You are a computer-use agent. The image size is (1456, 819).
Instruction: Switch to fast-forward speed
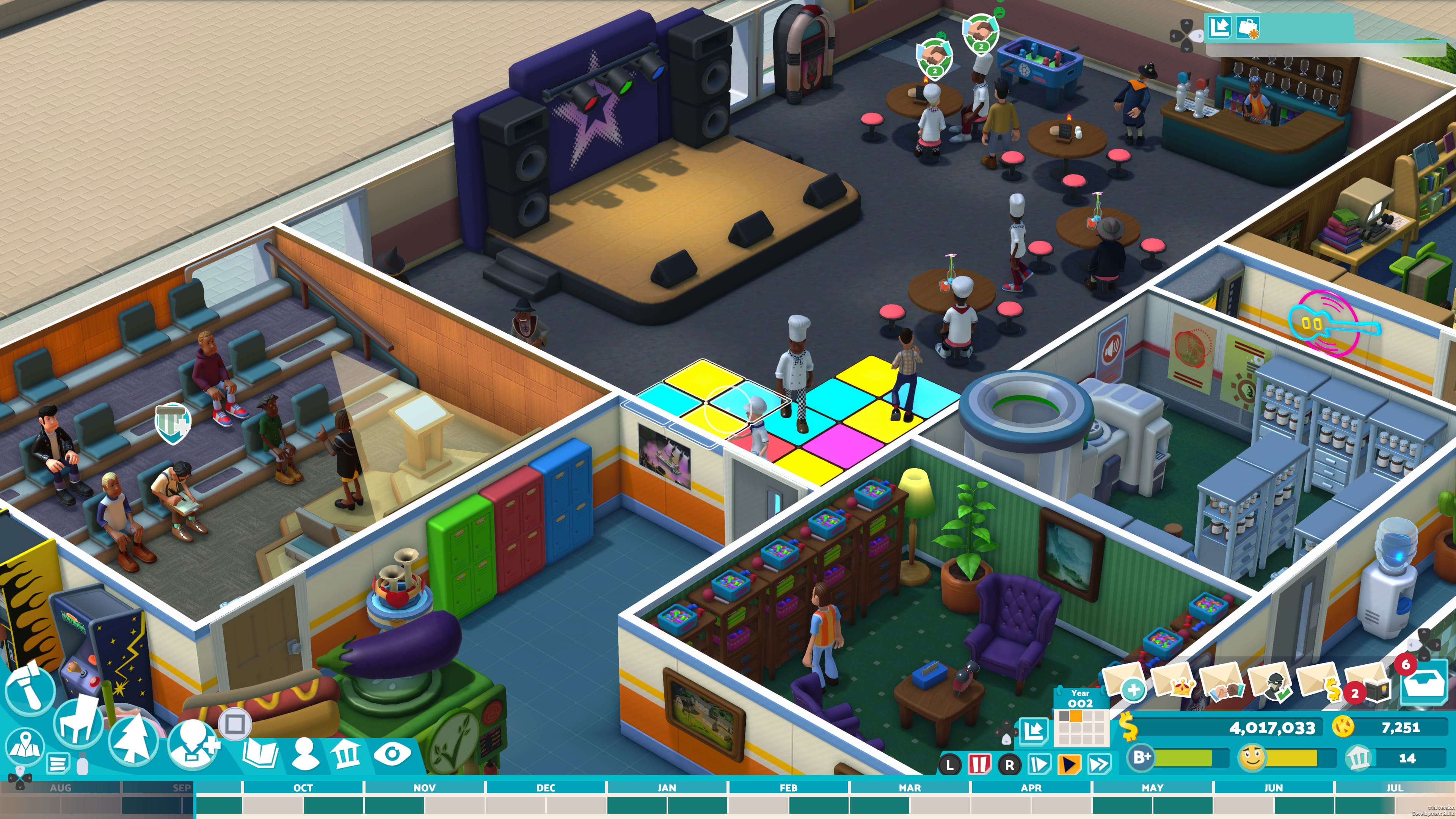click(x=1099, y=765)
